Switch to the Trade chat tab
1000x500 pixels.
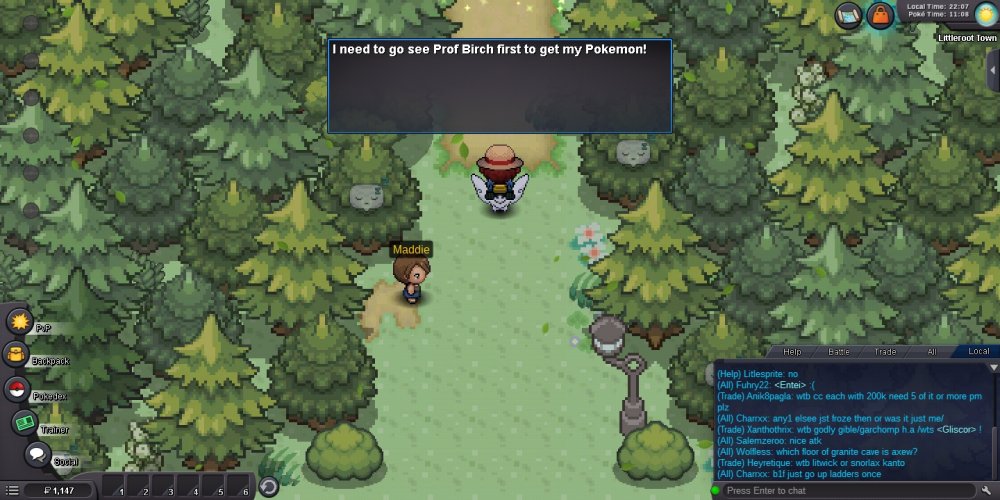(885, 352)
